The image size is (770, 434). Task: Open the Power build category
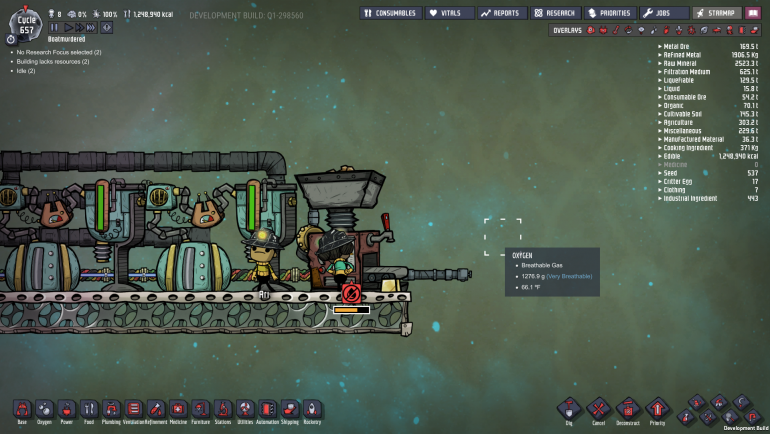click(x=66, y=409)
